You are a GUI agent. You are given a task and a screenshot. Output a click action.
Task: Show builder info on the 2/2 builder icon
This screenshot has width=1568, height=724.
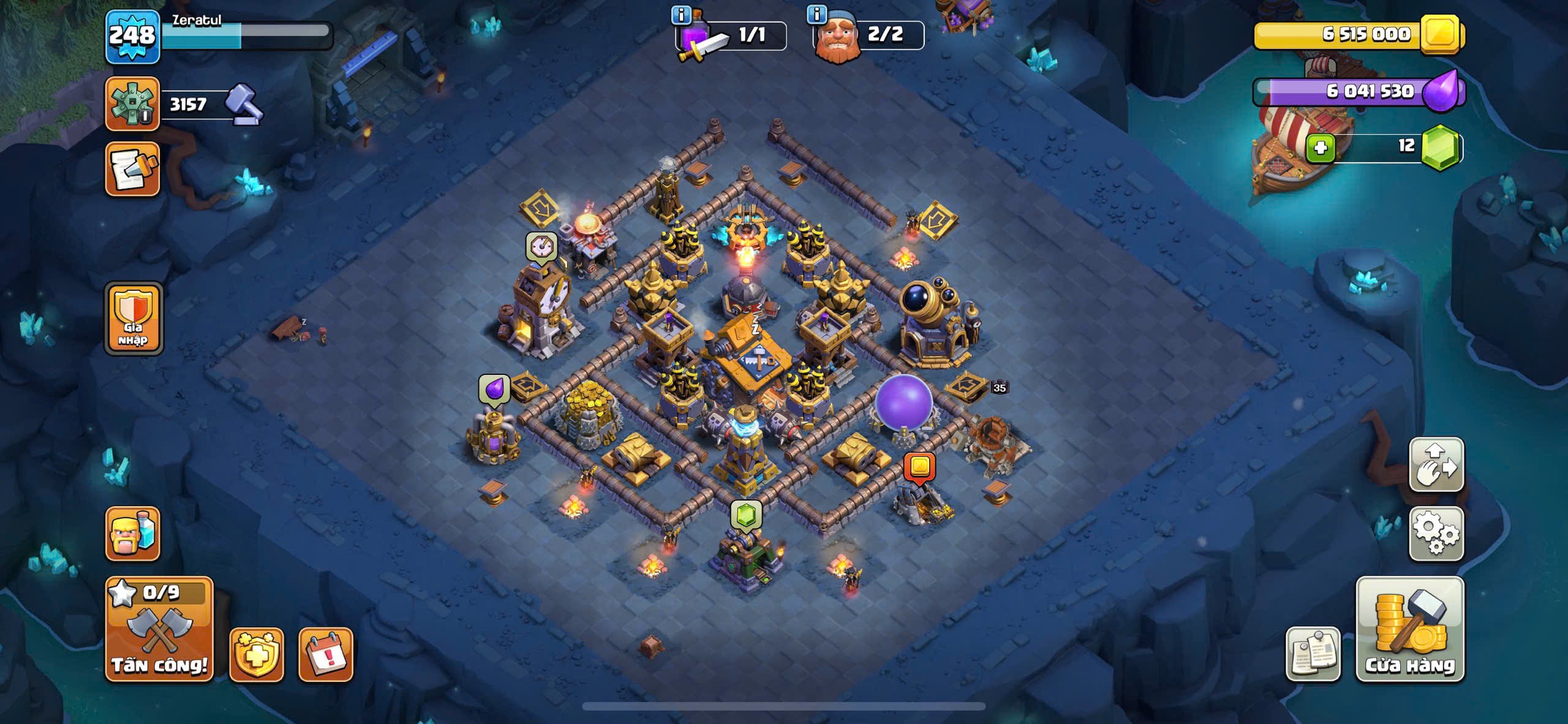point(816,13)
